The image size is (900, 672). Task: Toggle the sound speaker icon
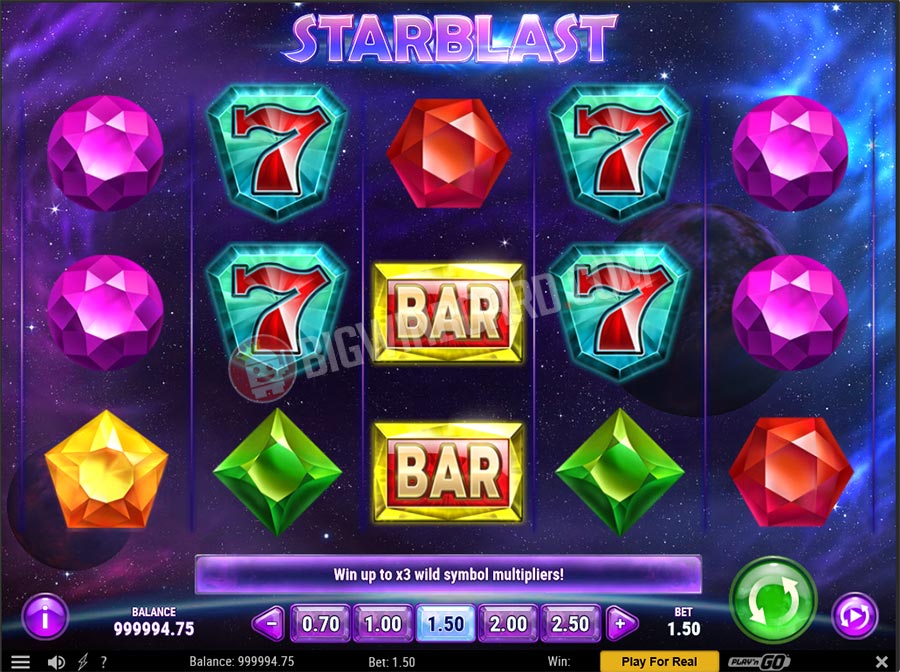57,661
